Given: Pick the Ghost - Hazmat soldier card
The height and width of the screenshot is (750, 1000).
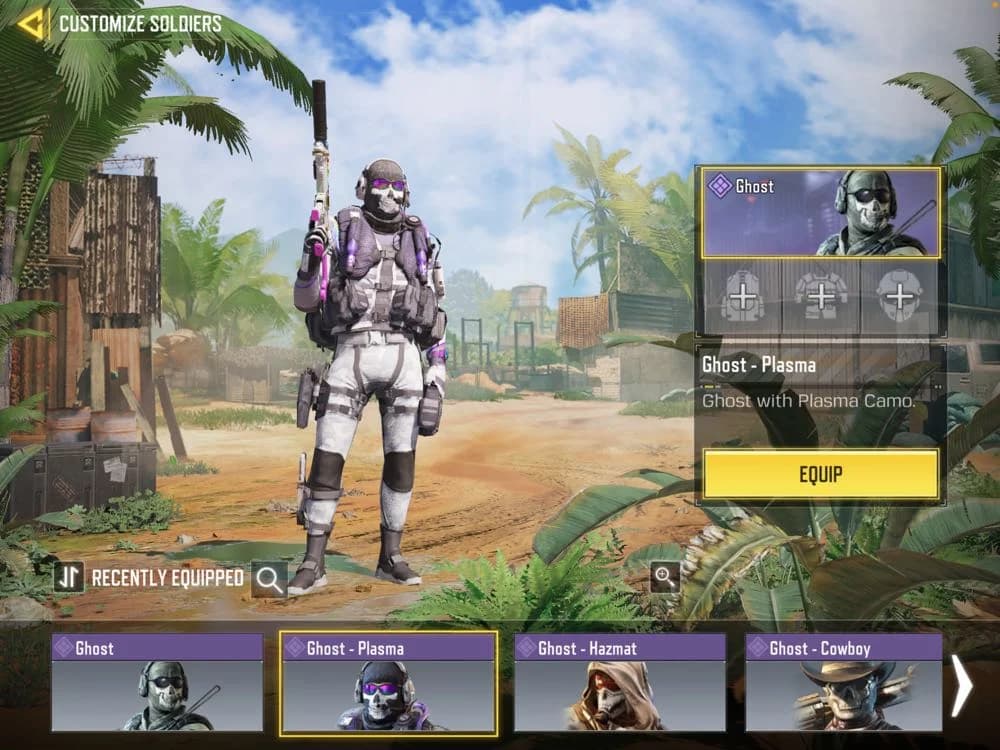Looking at the screenshot, I should 620,682.
